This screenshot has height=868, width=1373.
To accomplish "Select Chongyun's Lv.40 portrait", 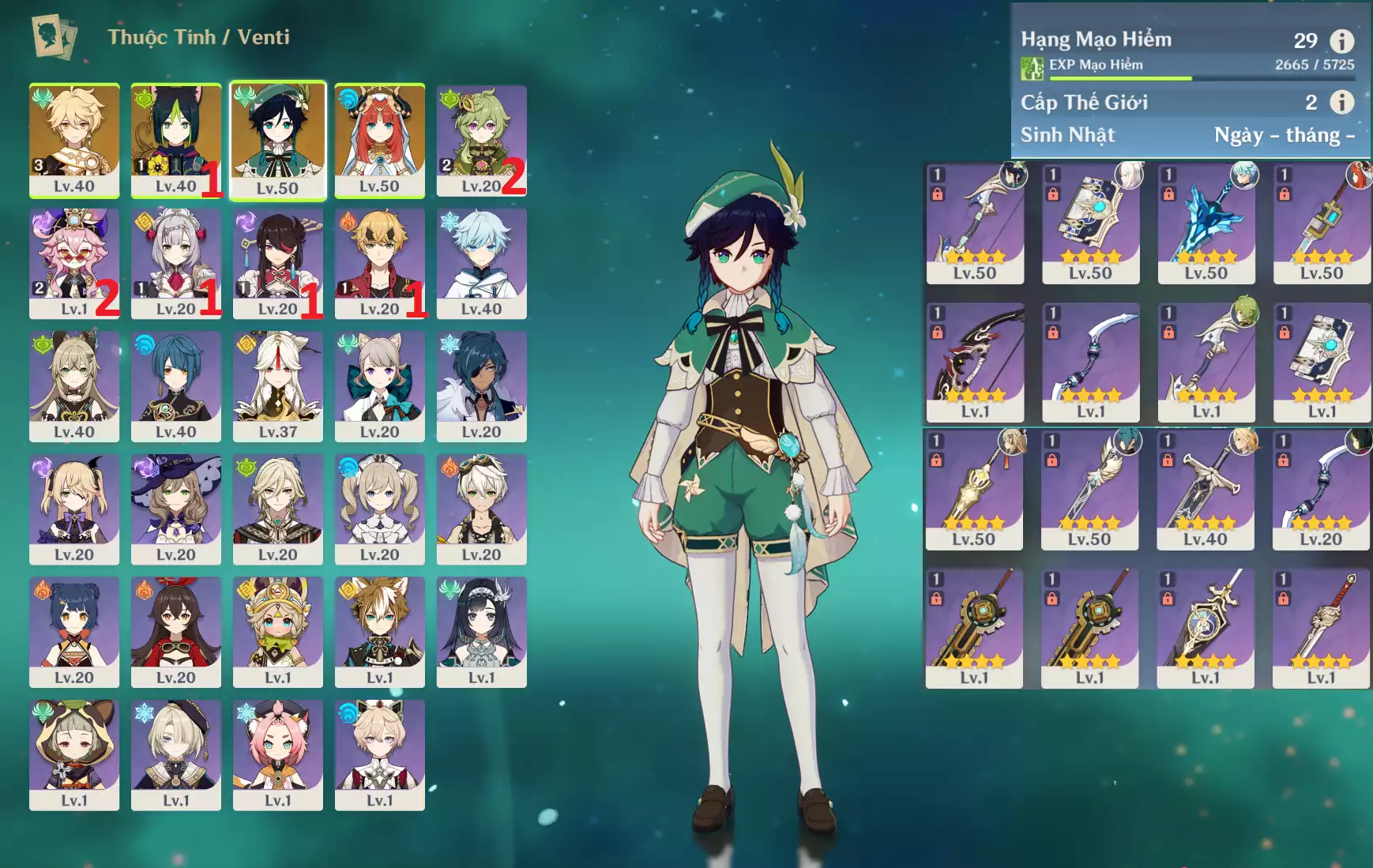I will [481, 263].
